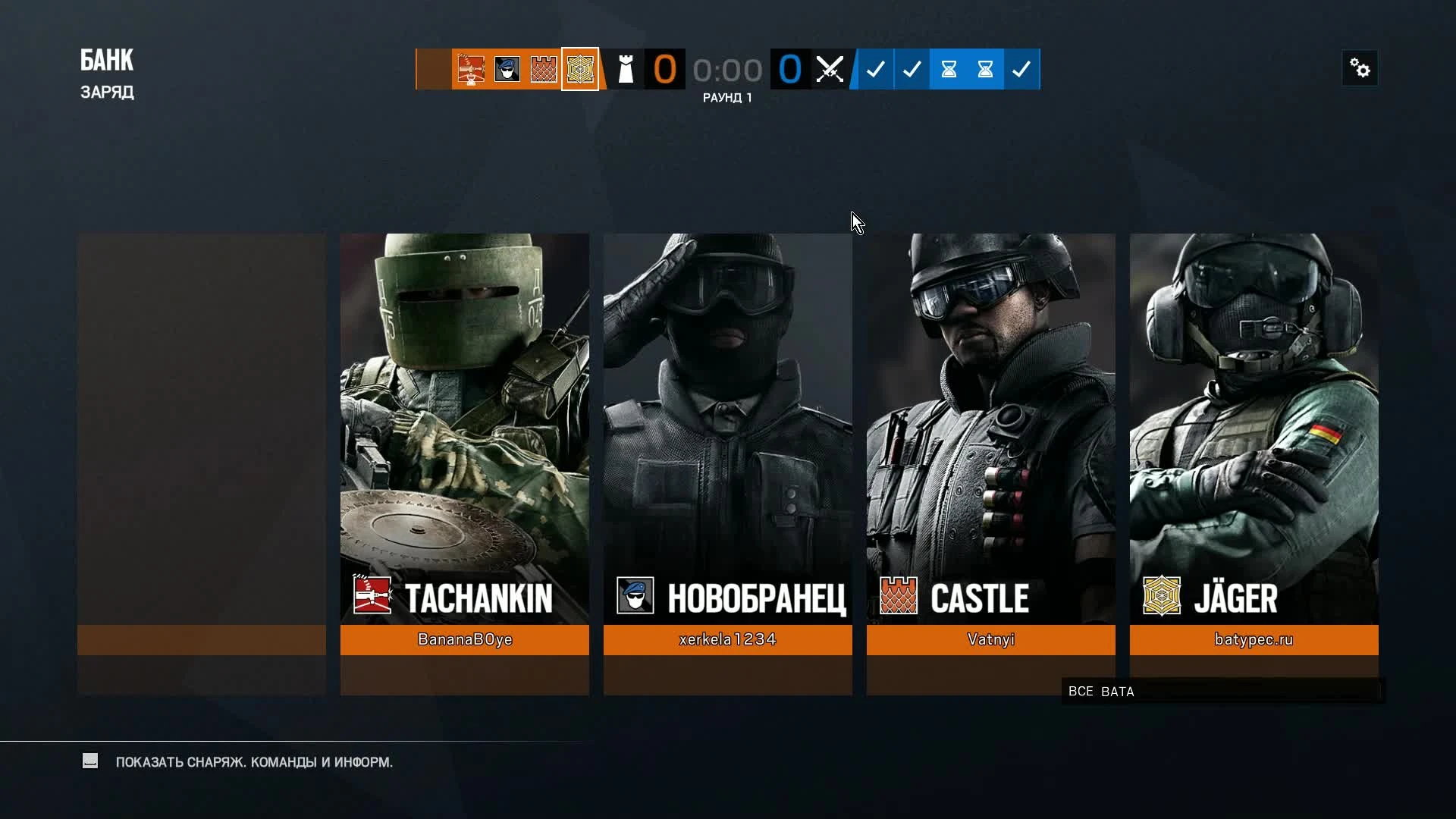Click the keyboard key icon next to the bottom hint text
The height and width of the screenshot is (819, 1456).
click(x=90, y=761)
